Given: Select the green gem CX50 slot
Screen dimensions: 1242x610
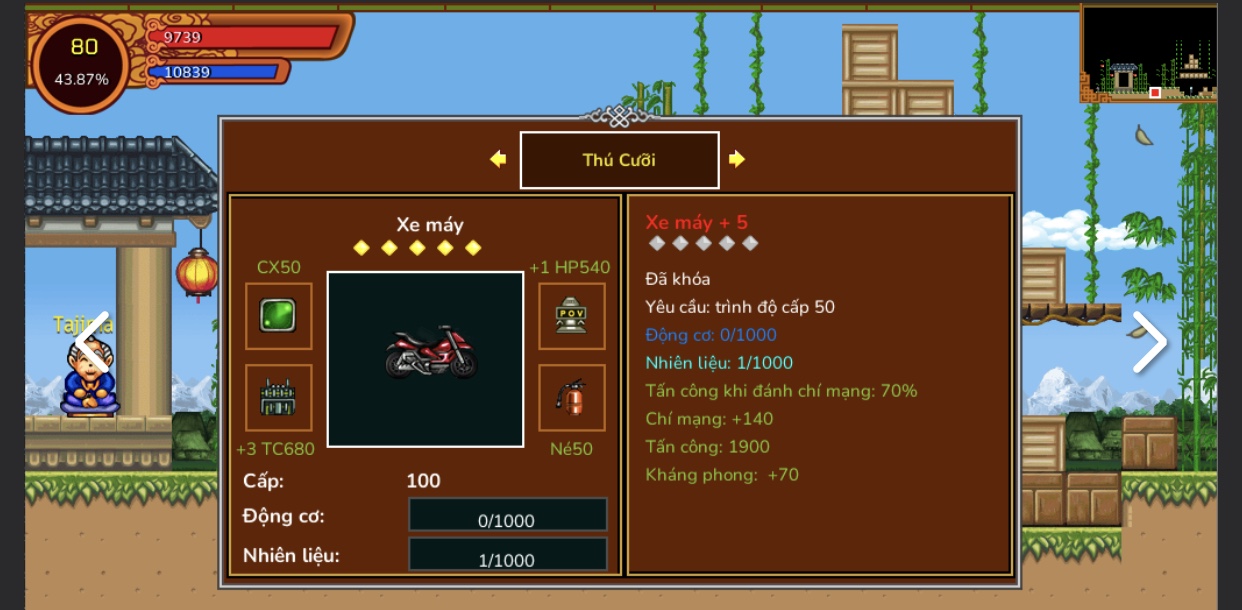Looking at the screenshot, I should [279, 316].
